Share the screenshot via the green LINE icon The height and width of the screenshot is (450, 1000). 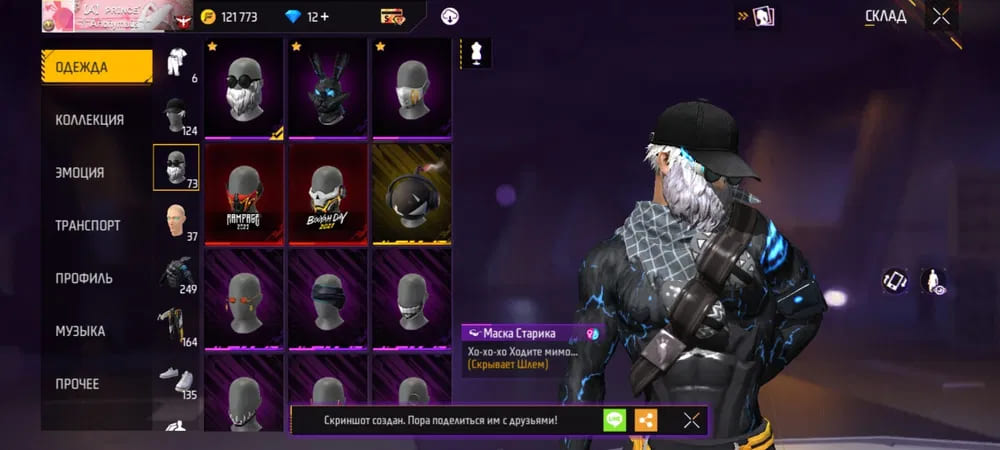click(x=614, y=420)
